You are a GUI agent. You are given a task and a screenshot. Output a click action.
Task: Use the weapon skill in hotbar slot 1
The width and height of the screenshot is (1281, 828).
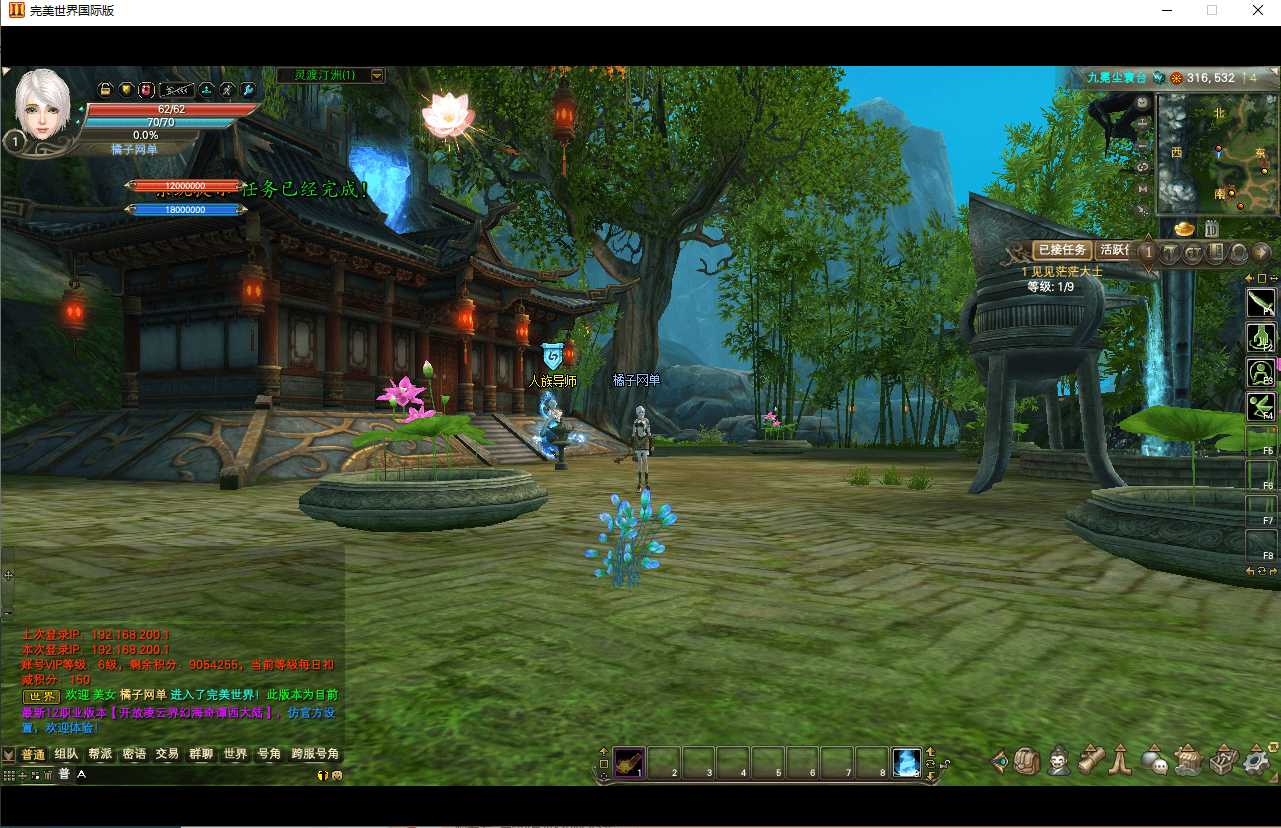[629, 762]
